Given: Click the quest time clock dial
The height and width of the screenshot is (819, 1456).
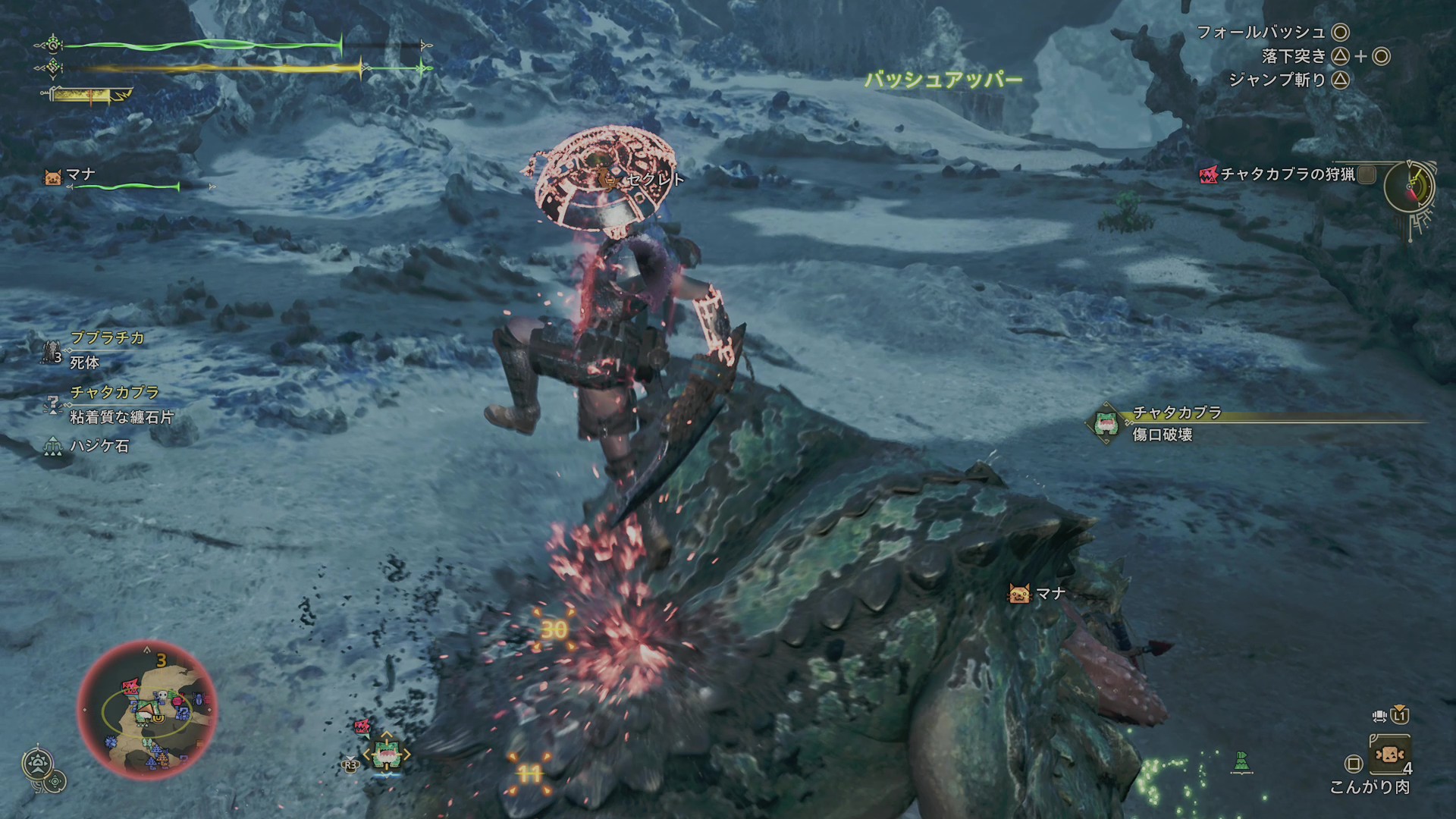Looking at the screenshot, I should click(x=1409, y=186).
